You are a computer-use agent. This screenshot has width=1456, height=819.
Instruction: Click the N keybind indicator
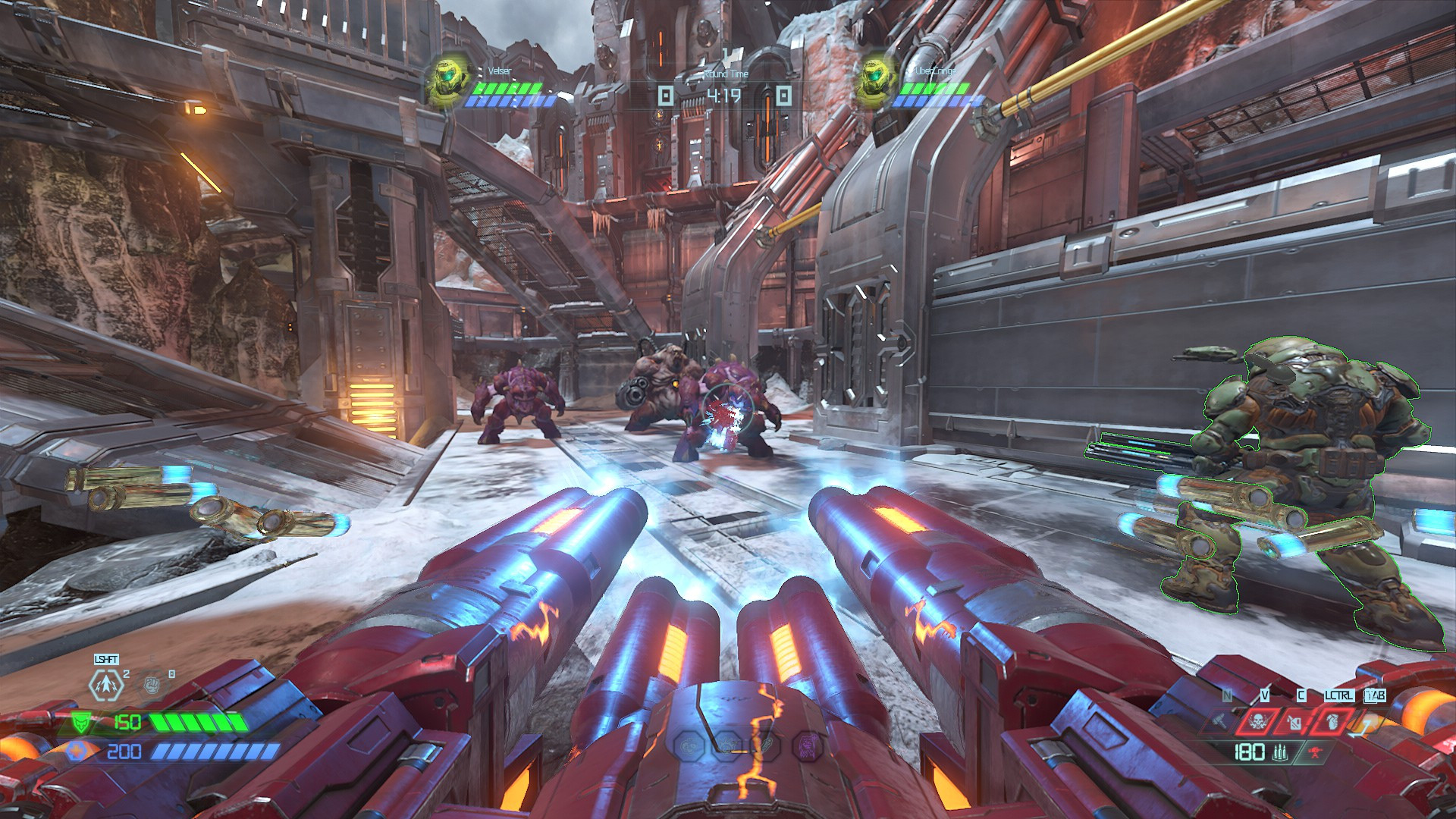(1227, 694)
